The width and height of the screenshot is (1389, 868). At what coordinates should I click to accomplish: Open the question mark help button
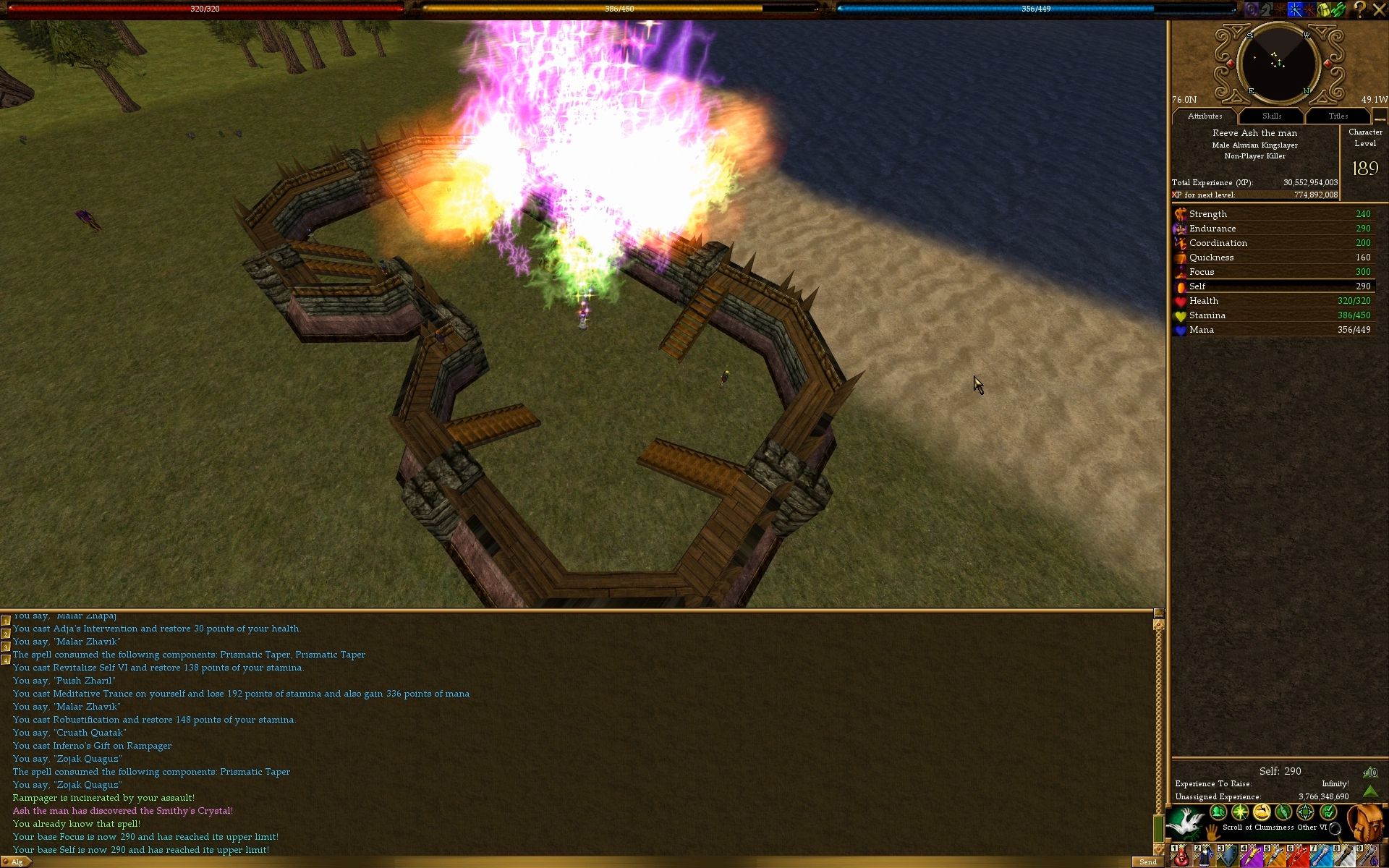(x=1359, y=9)
